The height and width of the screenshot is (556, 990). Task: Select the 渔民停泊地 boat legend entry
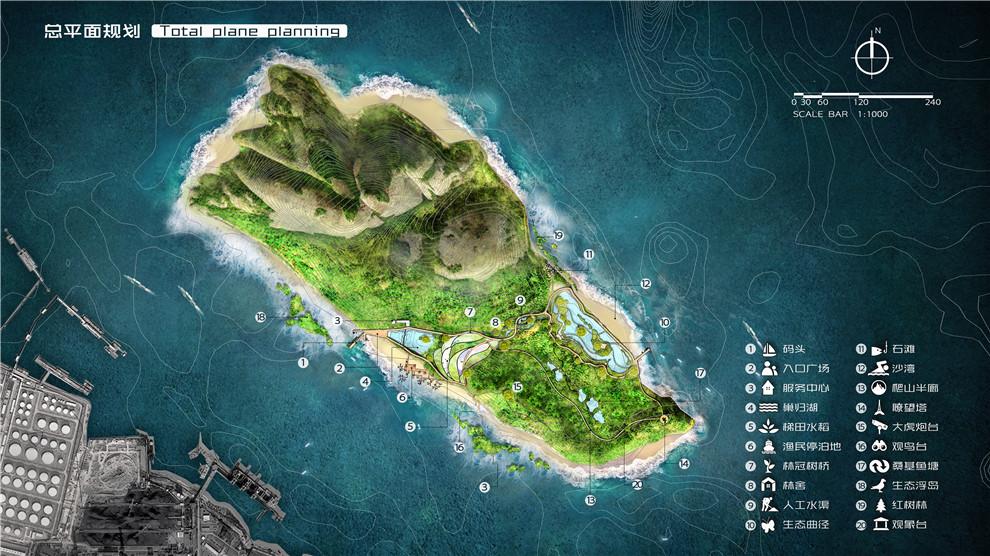click(x=786, y=446)
